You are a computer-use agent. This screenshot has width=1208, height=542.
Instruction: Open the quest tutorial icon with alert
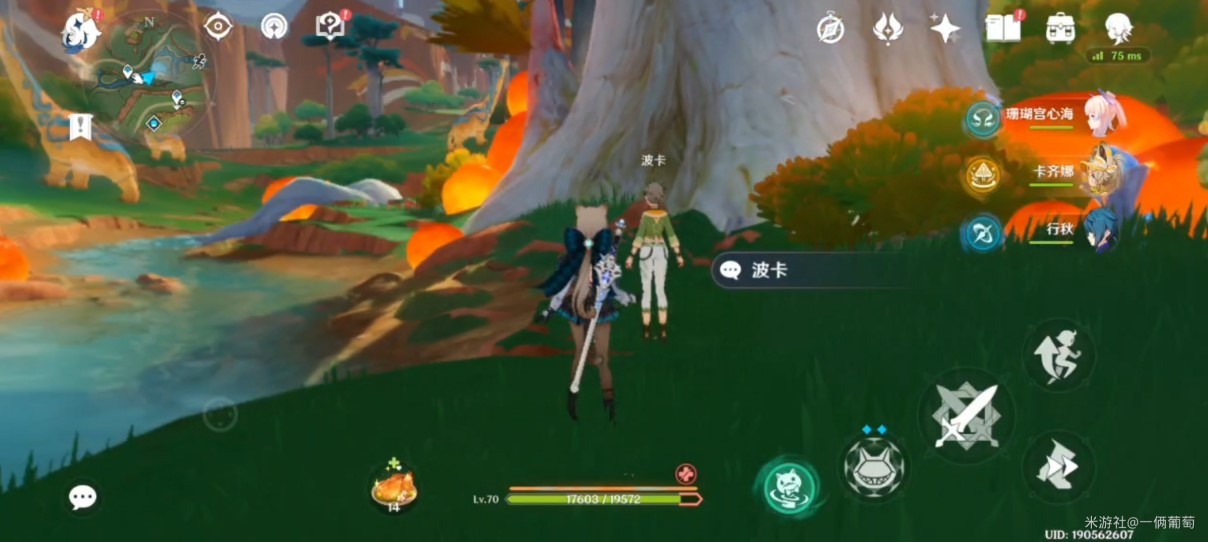[330, 27]
